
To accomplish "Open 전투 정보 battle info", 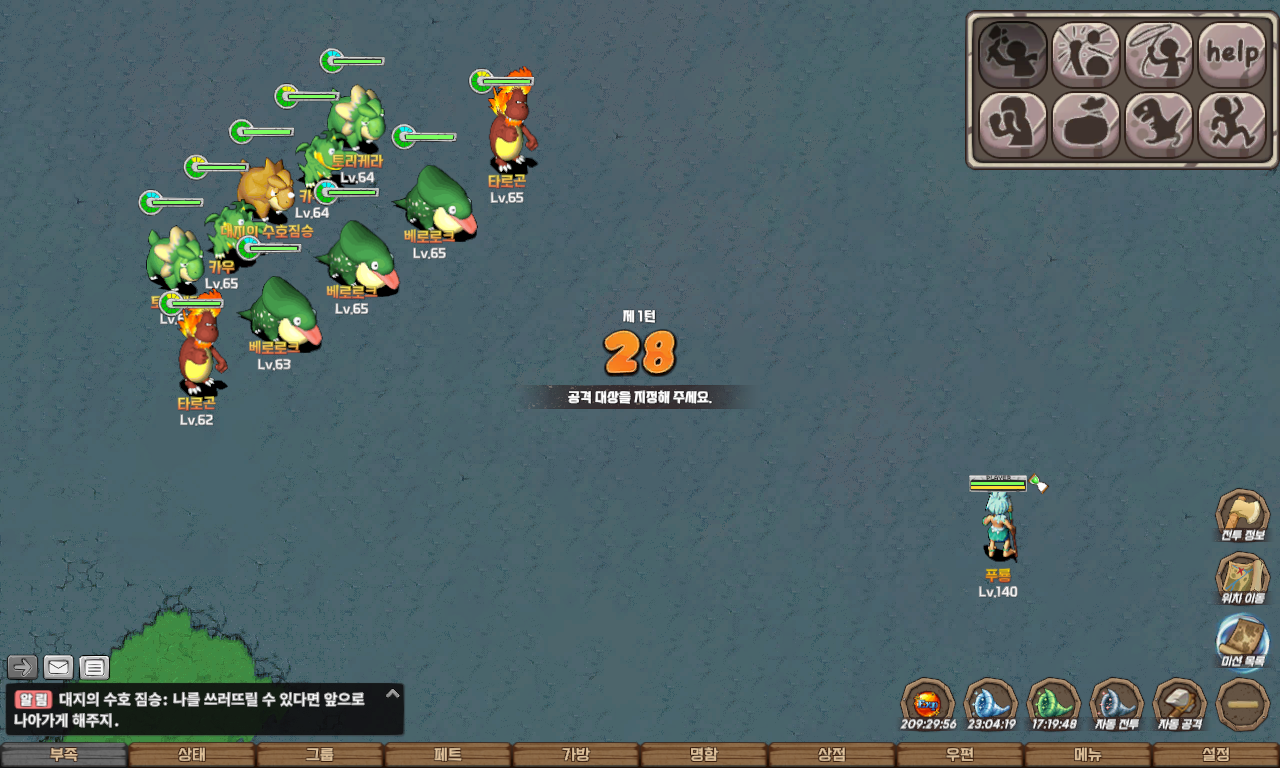I will pyautogui.click(x=1242, y=517).
